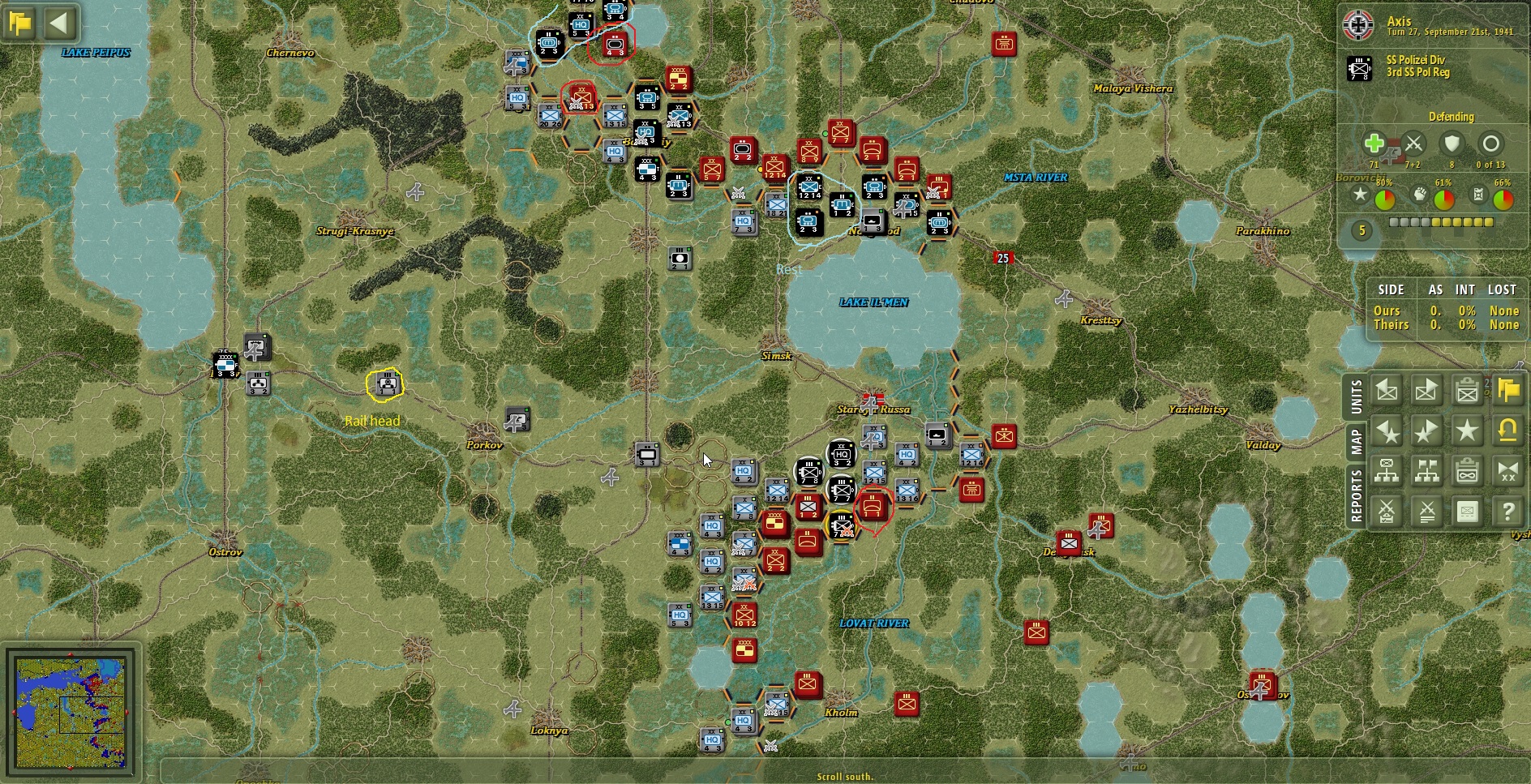Open the crossed-swords combat report icon
This screenshot has width=1531, height=784.
pyautogui.click(x=1386, y=511)
